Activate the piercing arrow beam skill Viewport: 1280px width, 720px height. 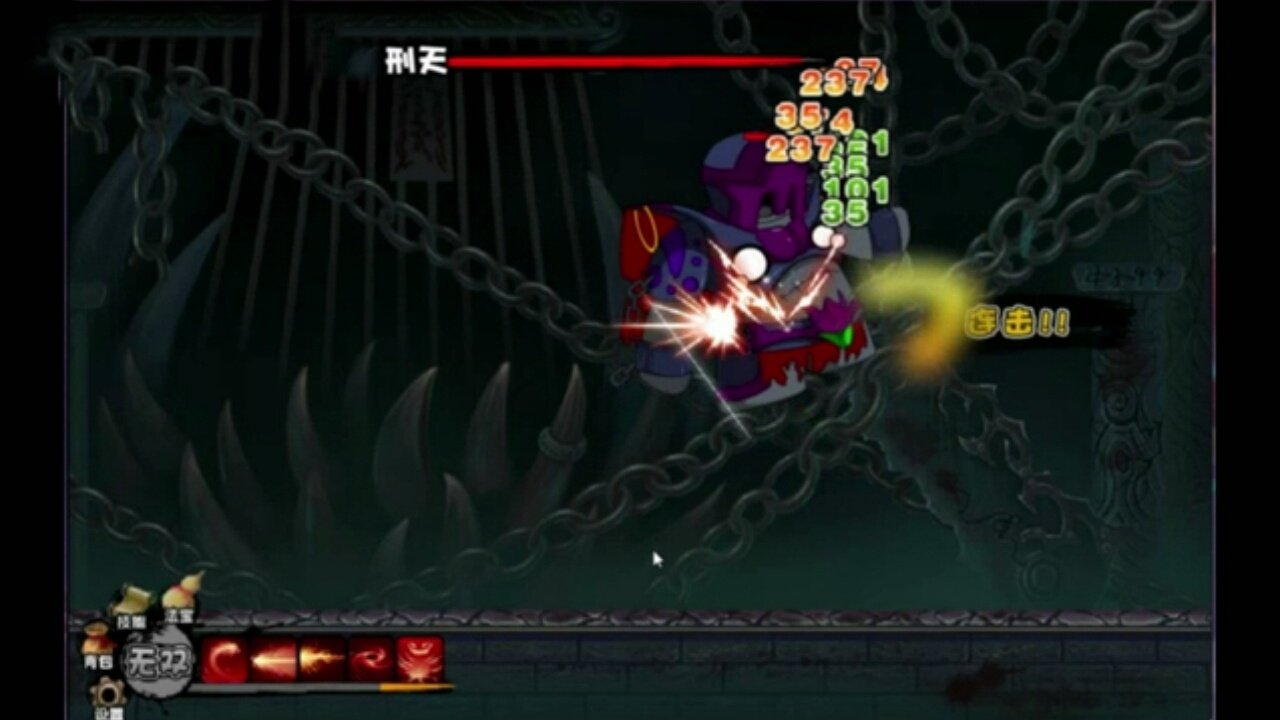pyautogui.click(x=272, y=657)
